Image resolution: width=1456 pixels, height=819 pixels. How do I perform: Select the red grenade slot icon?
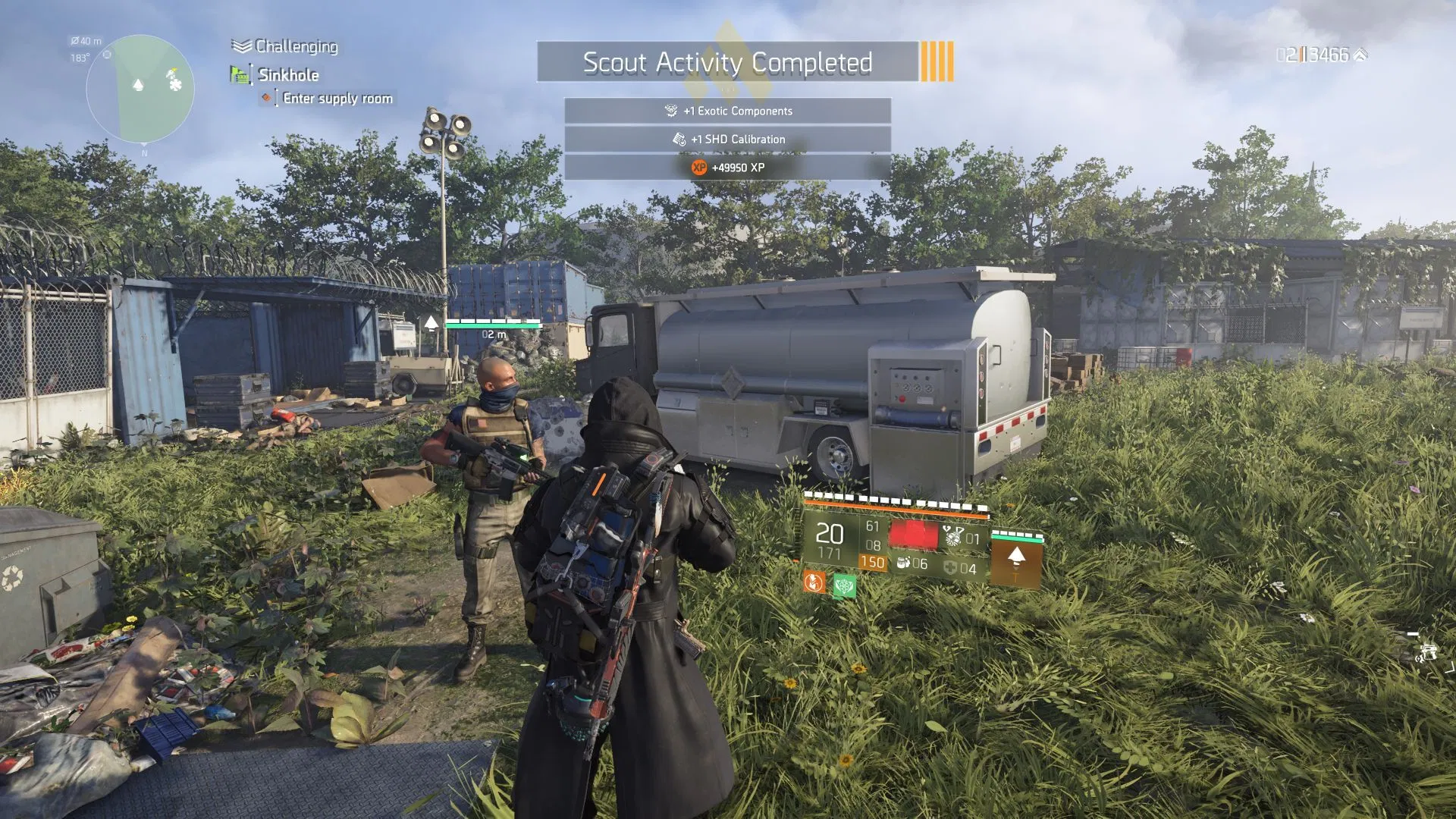pyautogui.click(x=915, y=534)
